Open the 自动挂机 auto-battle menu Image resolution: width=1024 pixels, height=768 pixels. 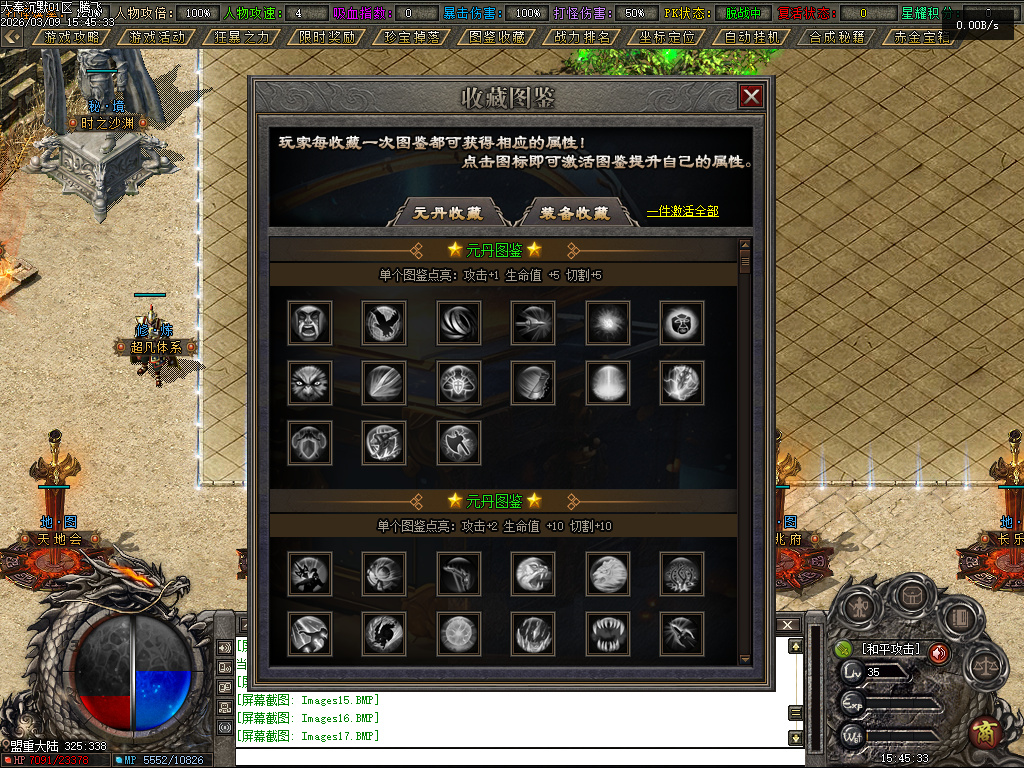[752, 37]
